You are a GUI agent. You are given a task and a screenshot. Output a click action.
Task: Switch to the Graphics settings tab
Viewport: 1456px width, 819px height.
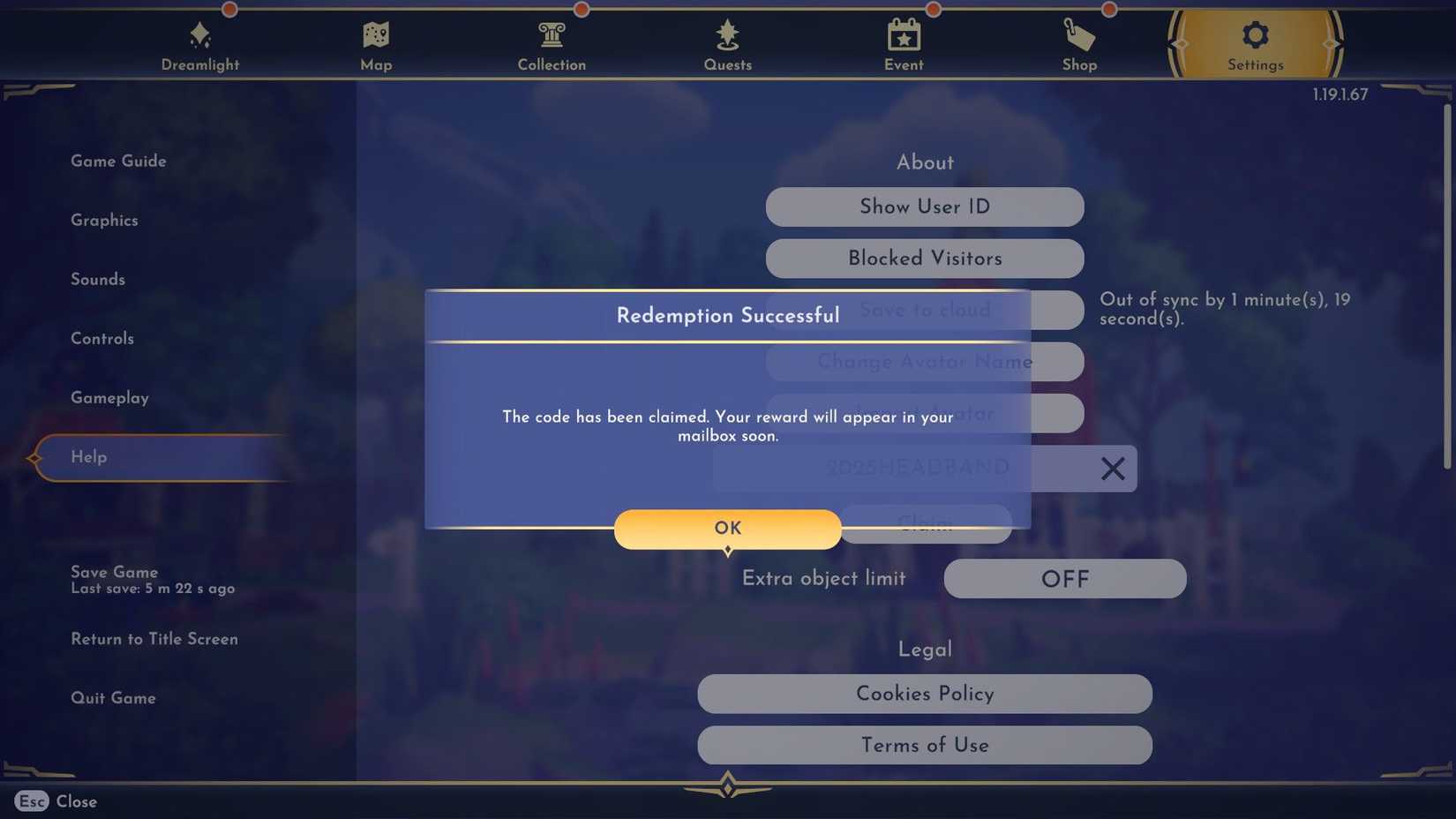(104, 220)
